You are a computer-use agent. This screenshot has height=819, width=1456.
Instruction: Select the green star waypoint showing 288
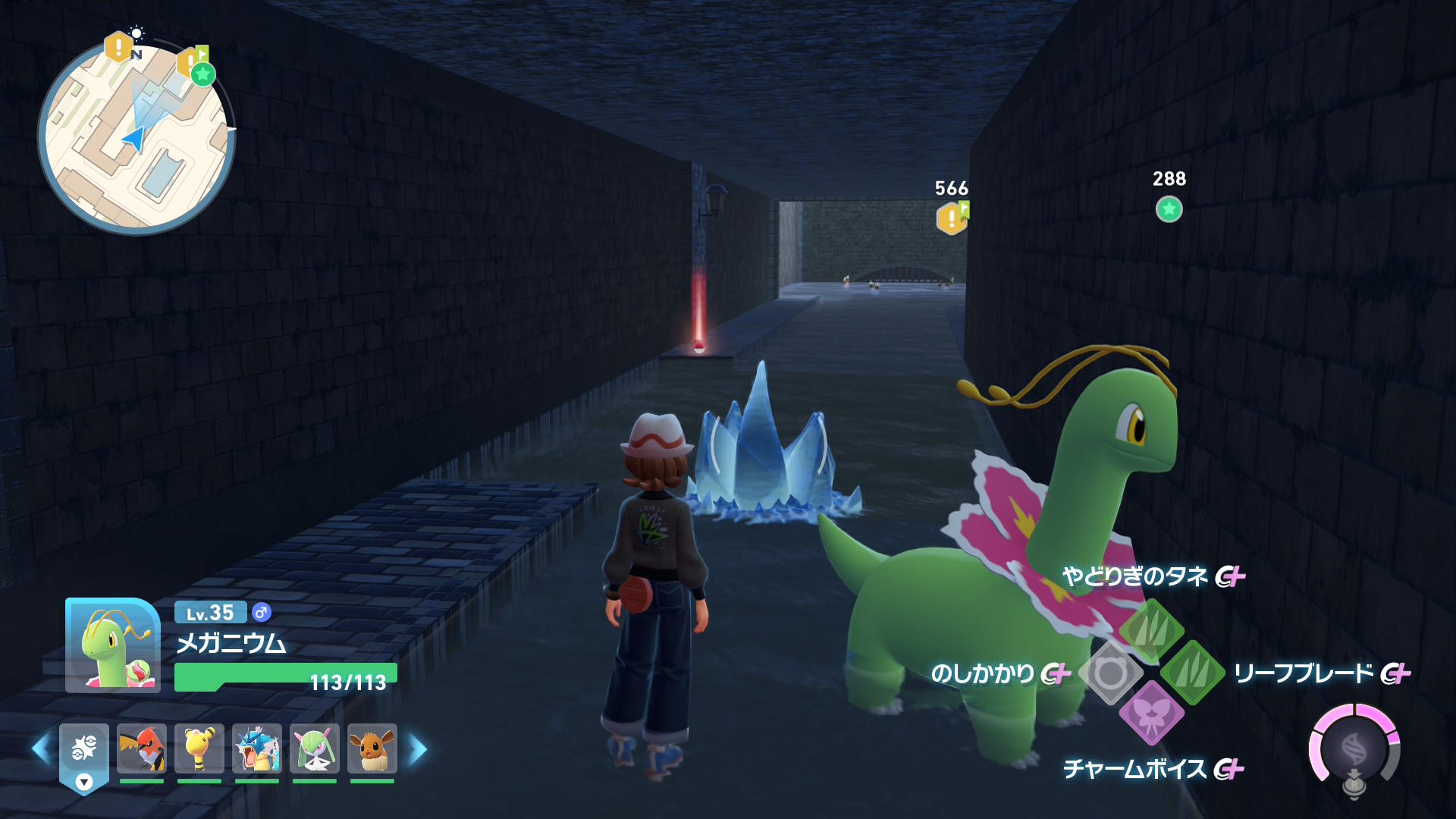(1169, 209)
